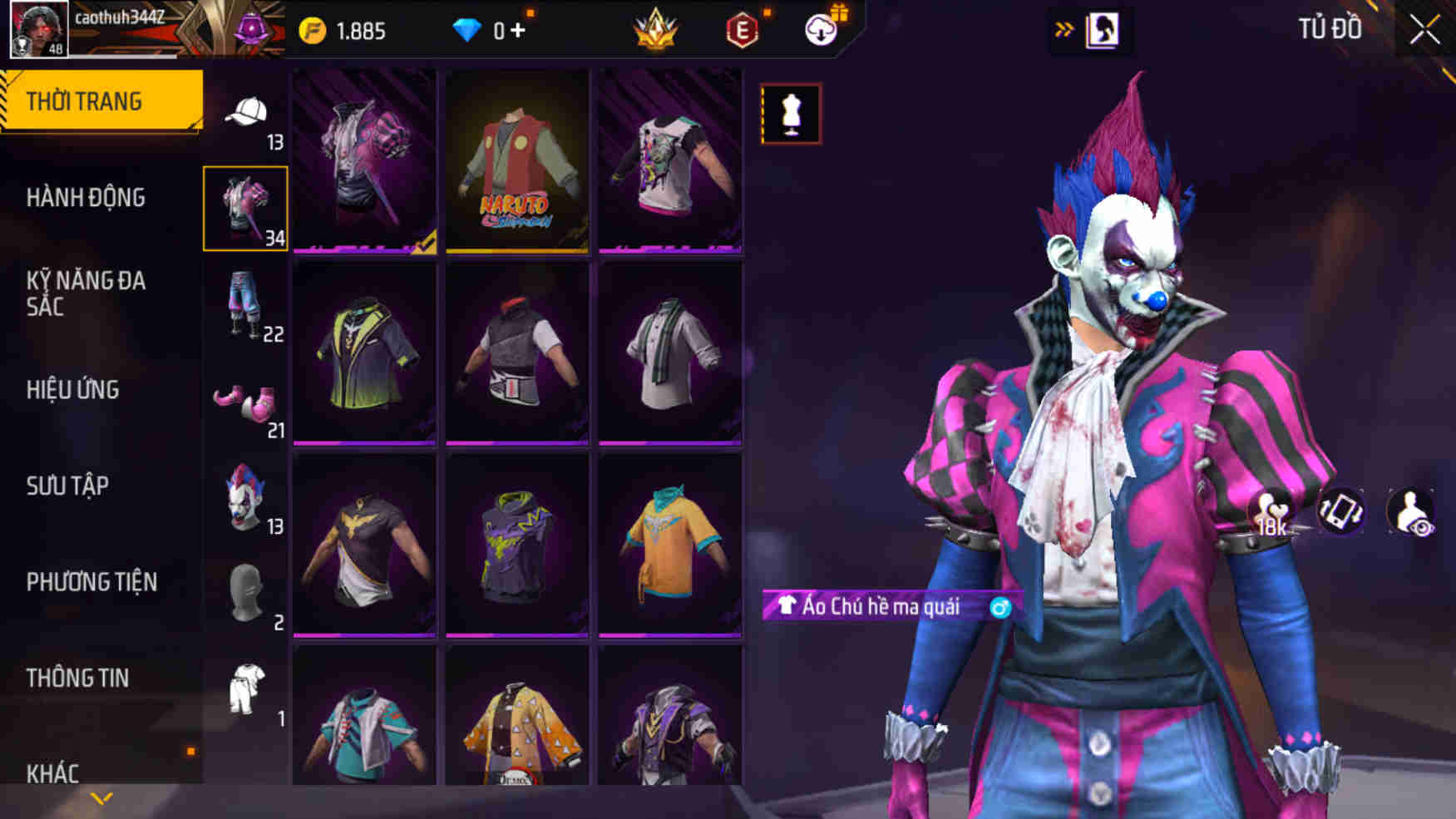This screenshot has height=819, width=1456.
Task: Select the clown mask head category icon
Action: [245, 499]
